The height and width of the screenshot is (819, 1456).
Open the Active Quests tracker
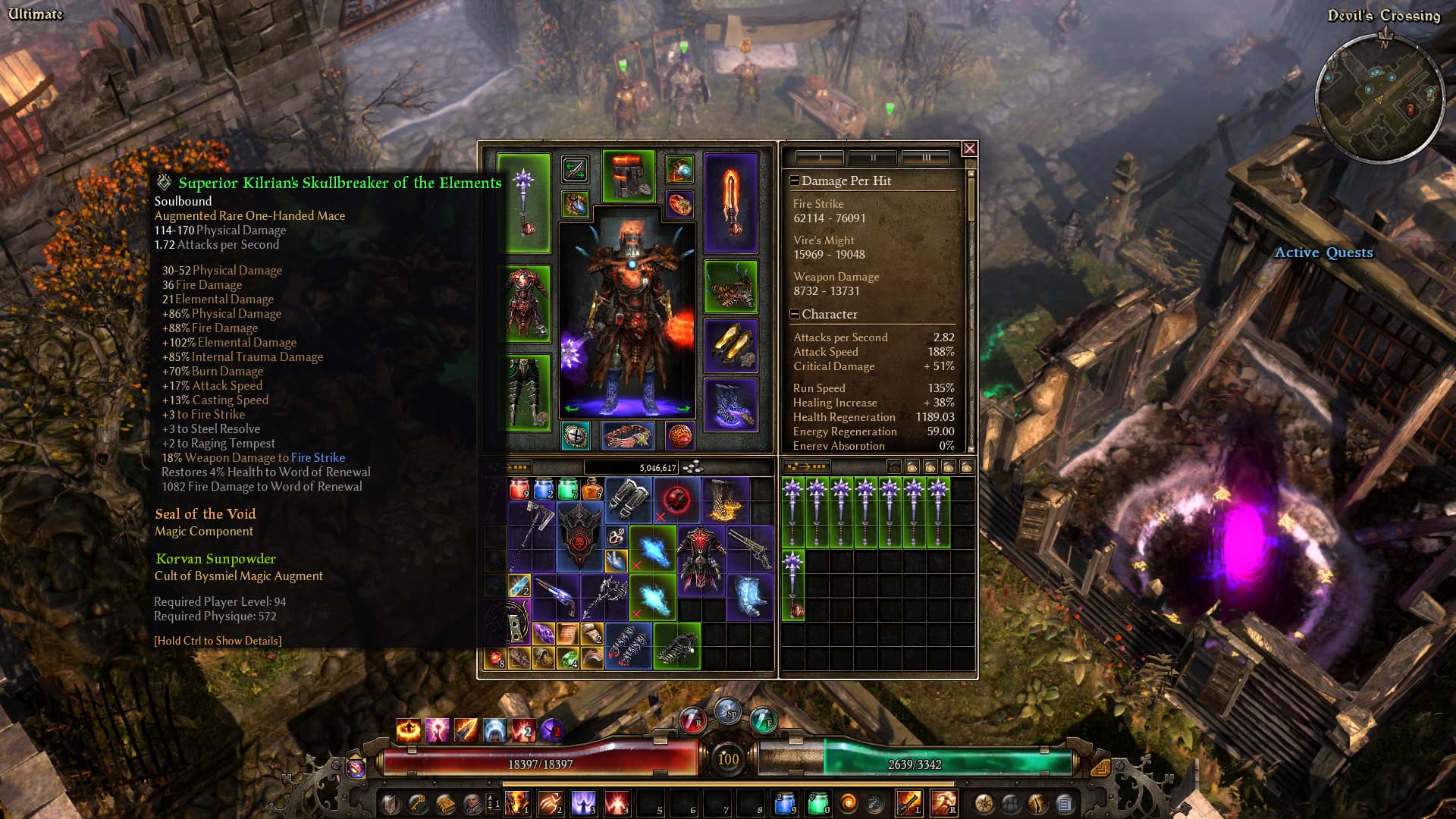[x=1323, y=253]
